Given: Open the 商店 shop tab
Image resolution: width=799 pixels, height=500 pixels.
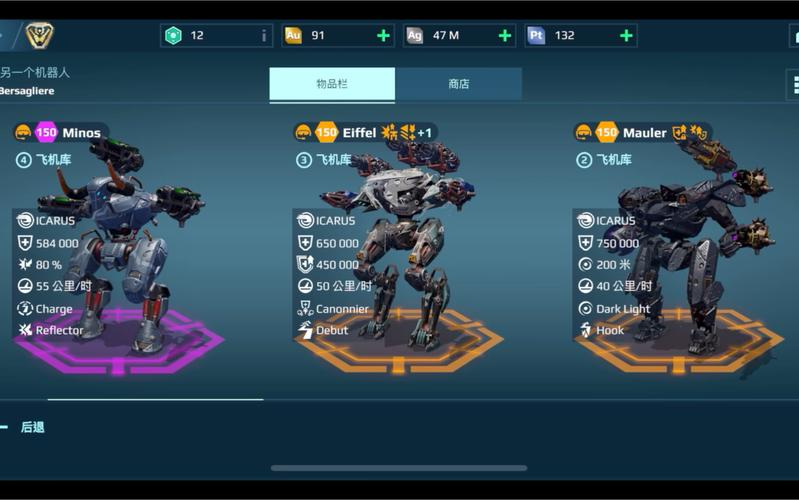Looking at the screenshot, I should (458, 85).
